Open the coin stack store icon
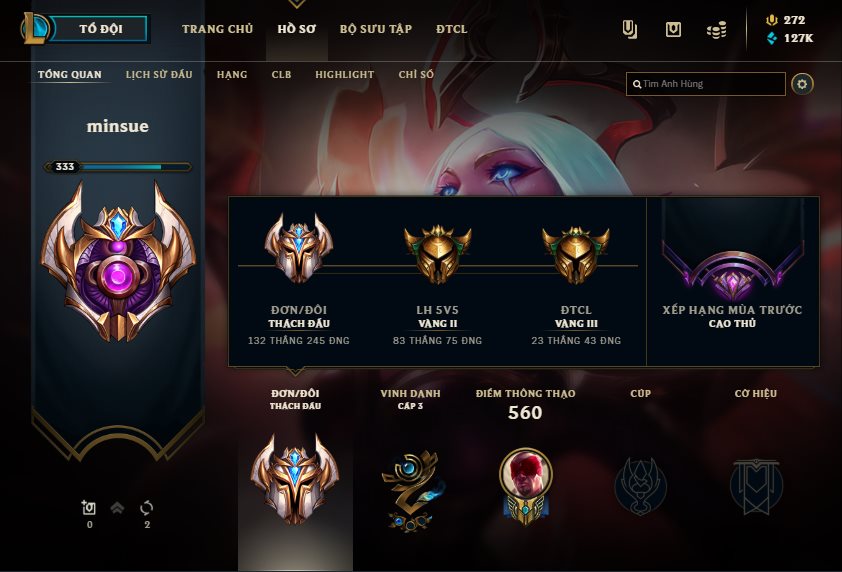The image size is (842, 572). point(716,30)
